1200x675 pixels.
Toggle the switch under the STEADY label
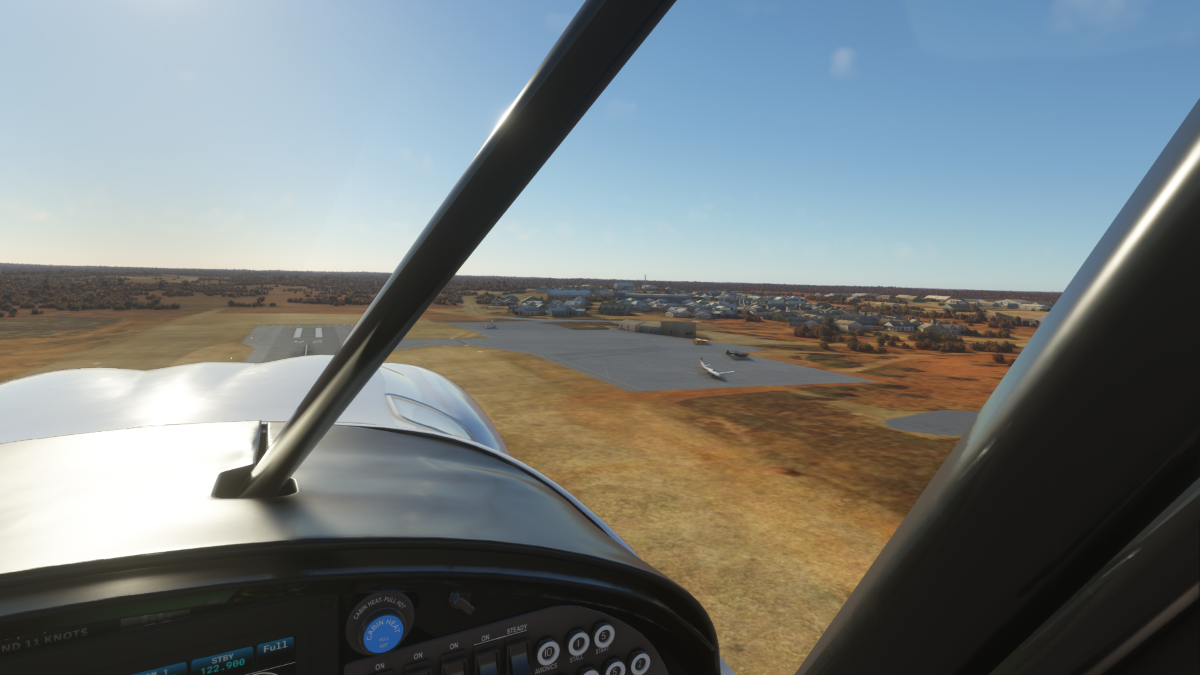tap(517, 657)
